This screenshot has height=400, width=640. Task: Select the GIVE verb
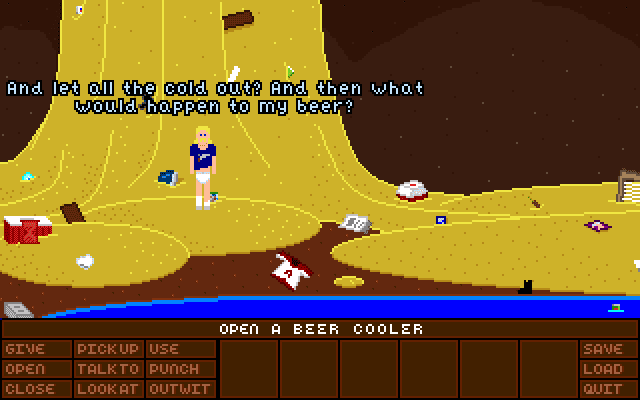pos(24,349)
